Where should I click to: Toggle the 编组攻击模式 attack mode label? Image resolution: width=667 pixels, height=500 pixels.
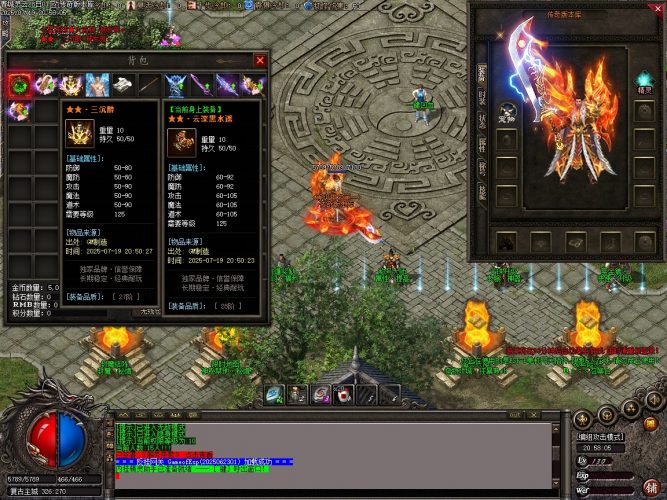click(x=600, y=437)
